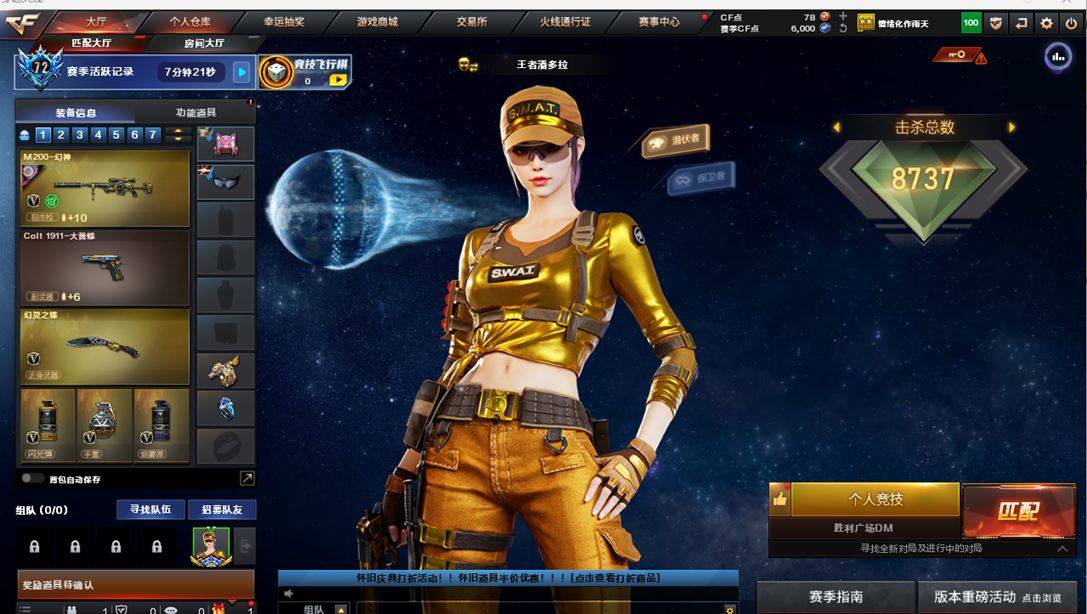The height and width of the screenshot is (614, 1087).
Task: Open the 火线通行证 pass menu
Action: click(x=565, y=21)
